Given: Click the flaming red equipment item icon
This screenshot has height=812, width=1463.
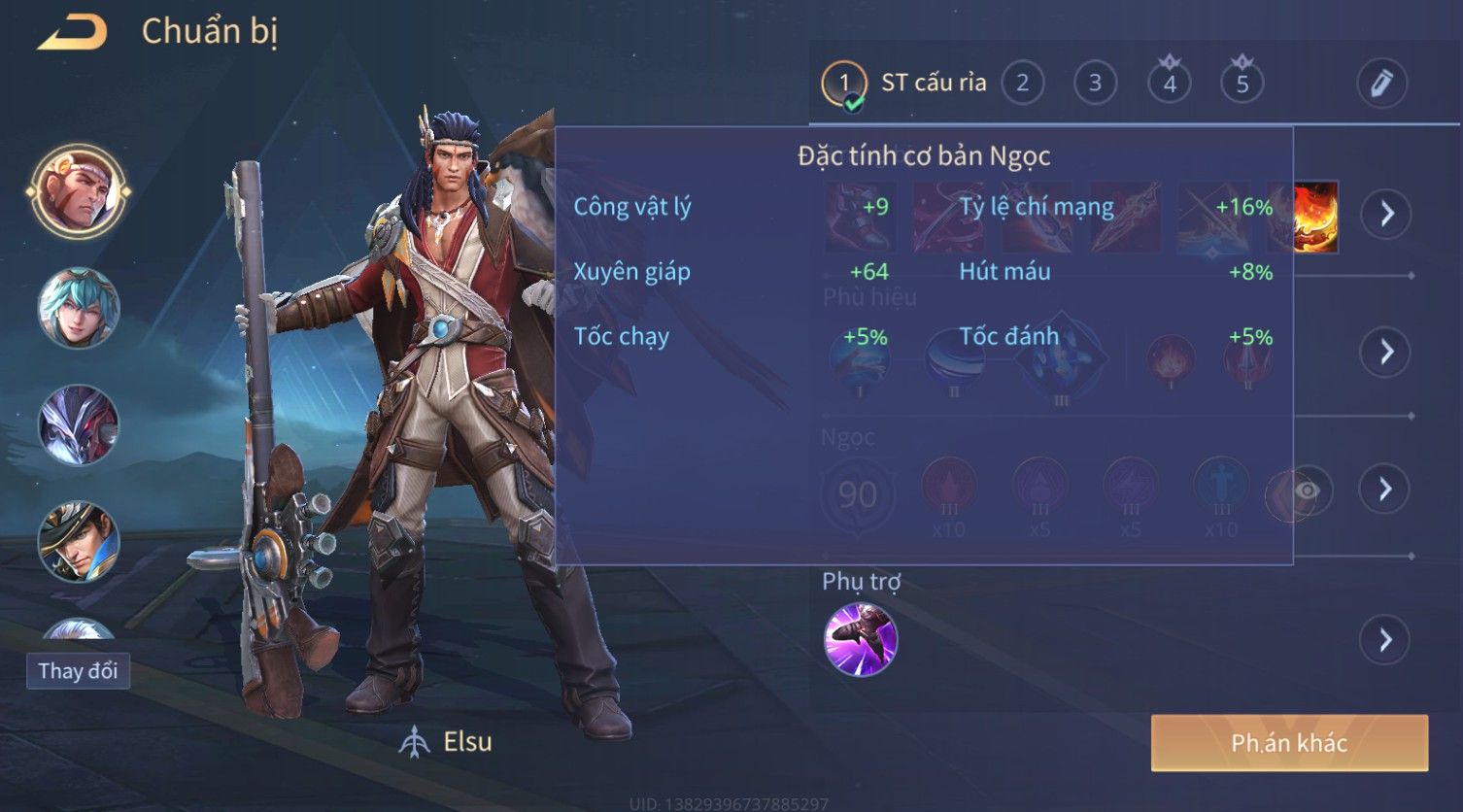Looking at the screenshot, I should point(1314,217).
